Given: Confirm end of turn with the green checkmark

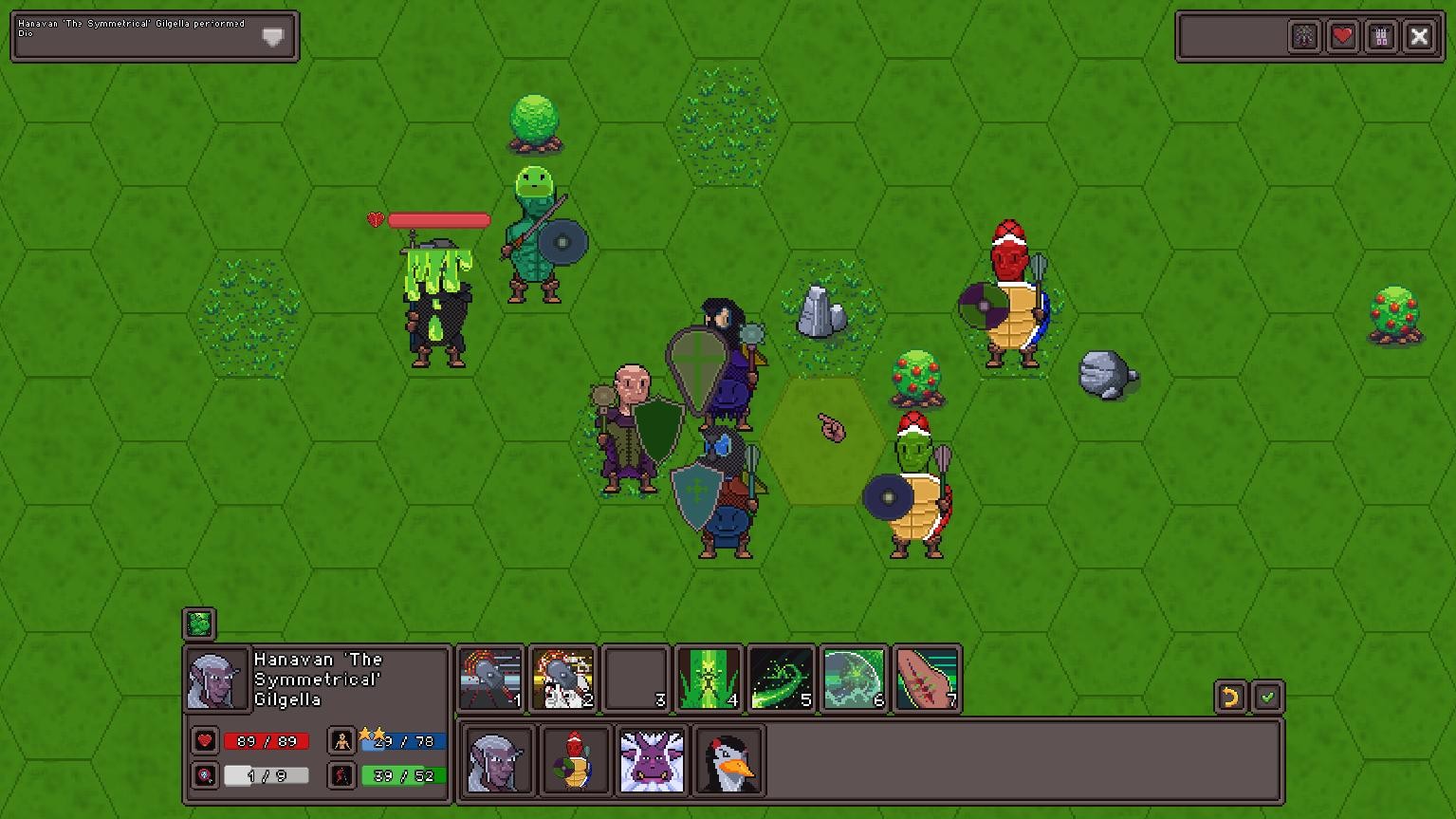Looking at the screenshot, I should click(1269, 697).
